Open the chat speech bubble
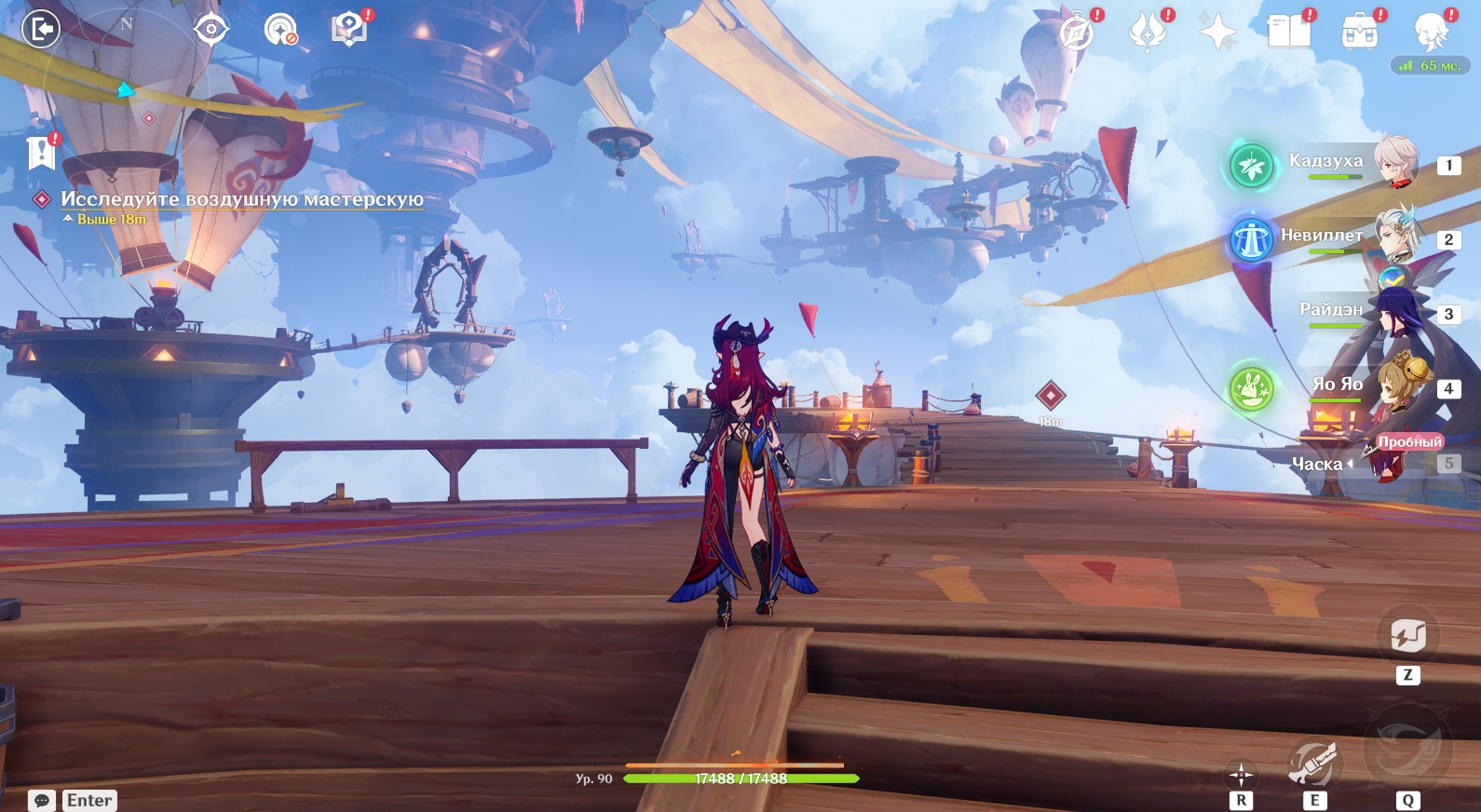The image size is (1481, 812). click(x=42, y=801)
